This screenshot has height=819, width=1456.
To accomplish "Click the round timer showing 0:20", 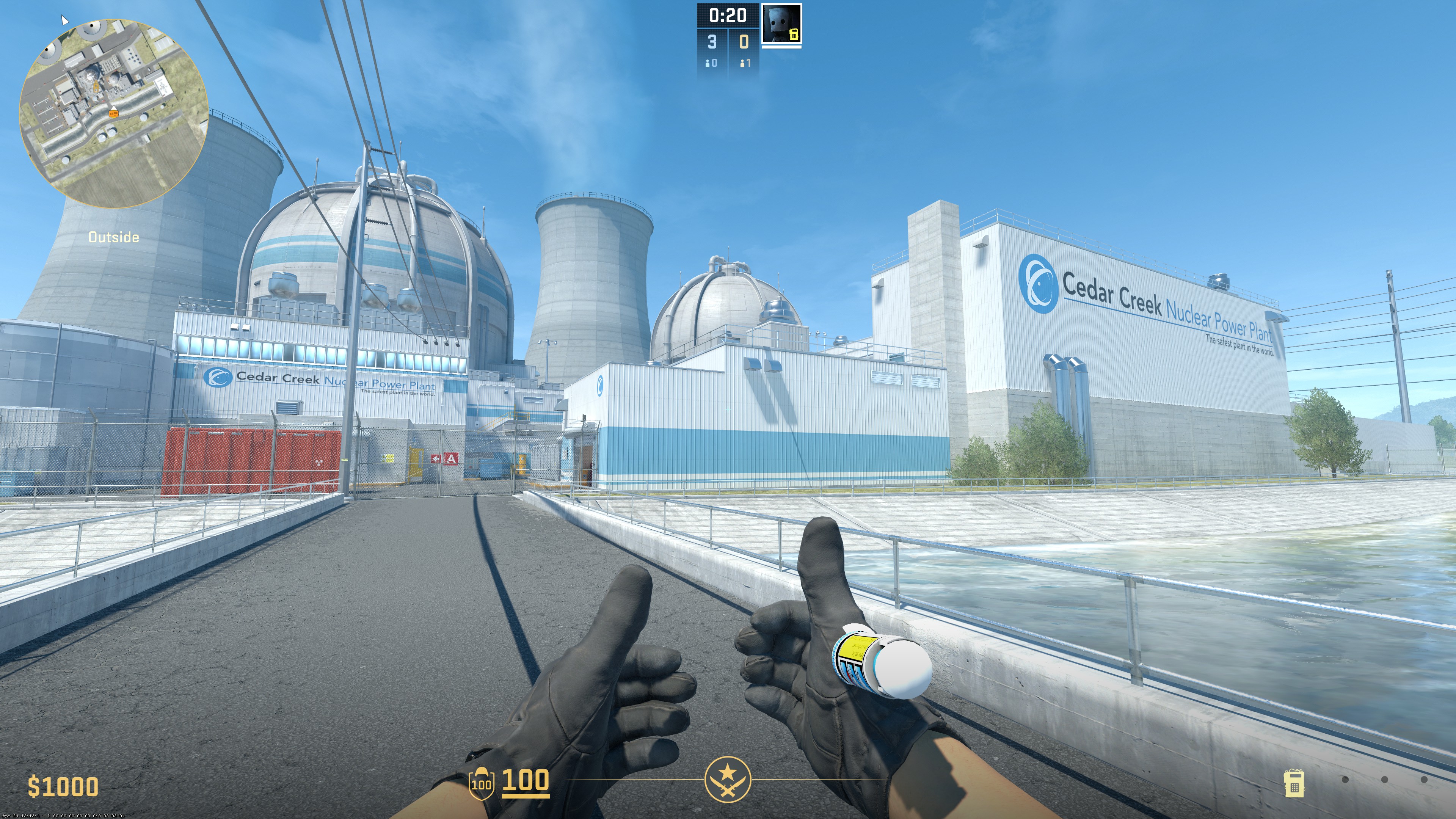I will (728, 15).
